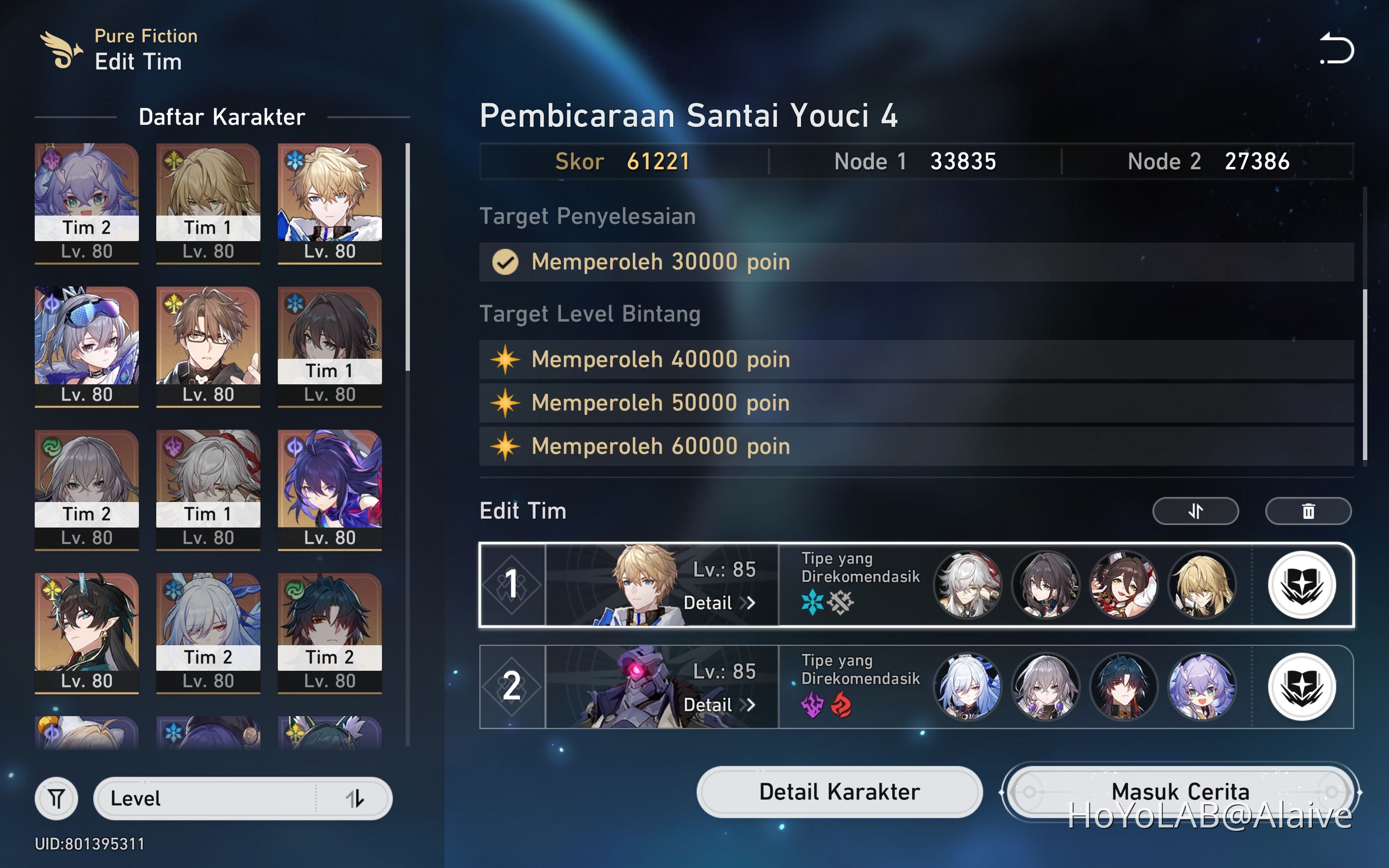Clear the team with the trash button
The image size is (1389, 868).
pyautogui.click(x=1308, y=511)
